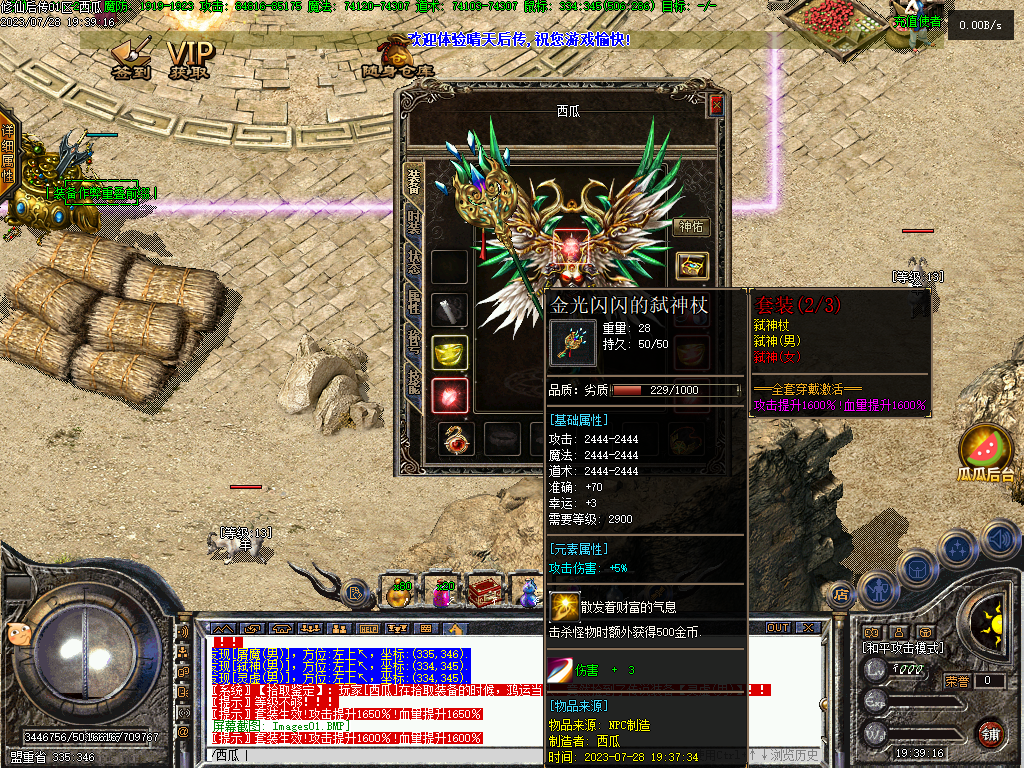
Task: Click the OUT button above chat
Action: click(778, 628)
